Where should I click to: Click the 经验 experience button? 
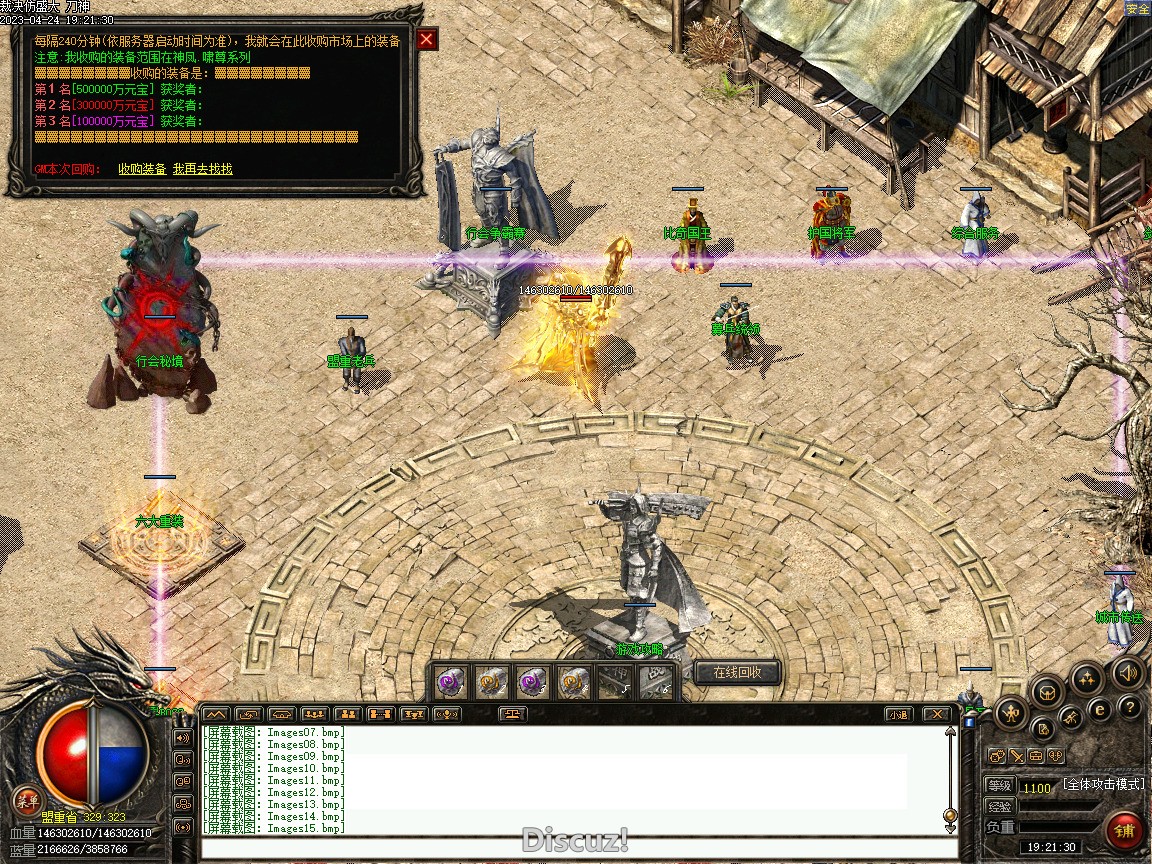tap(999, 806)
